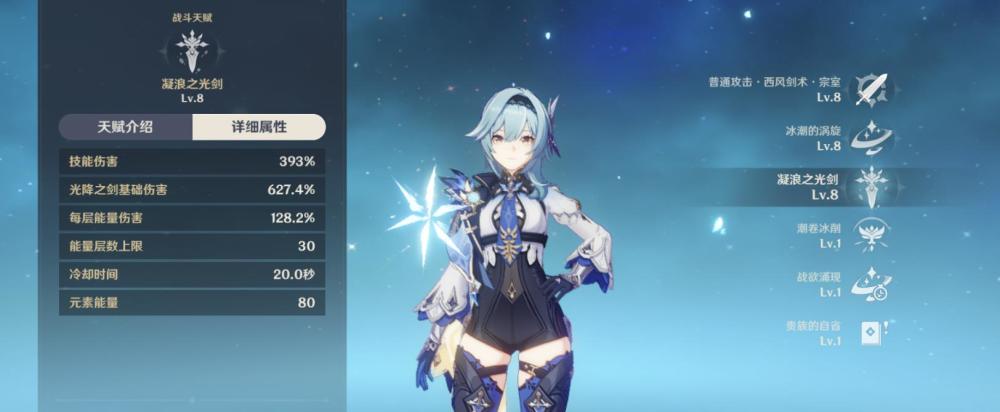The width and height of the screenshot is (1000, 412).
Task: View the 潮卷冰削 passive talent
Action: pos(870,235)
